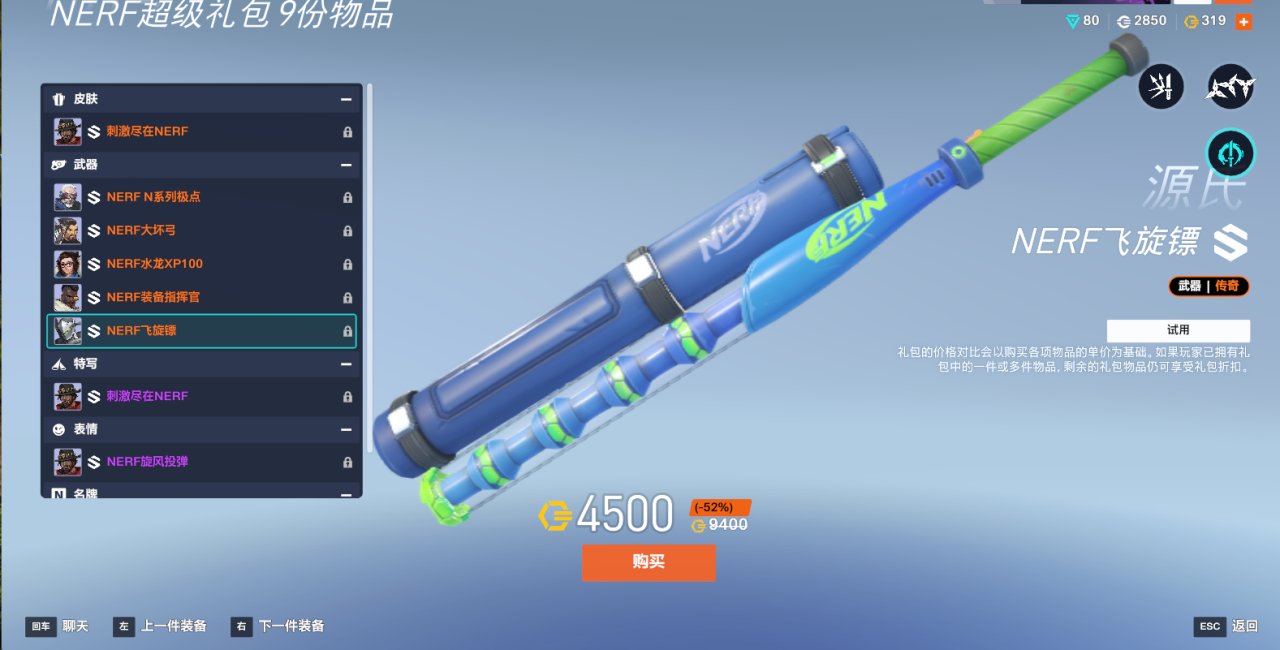The image size is (1280, 650).
Task: Choose the NERF N系列极点 weapon entry
Action: coord(201,197)
